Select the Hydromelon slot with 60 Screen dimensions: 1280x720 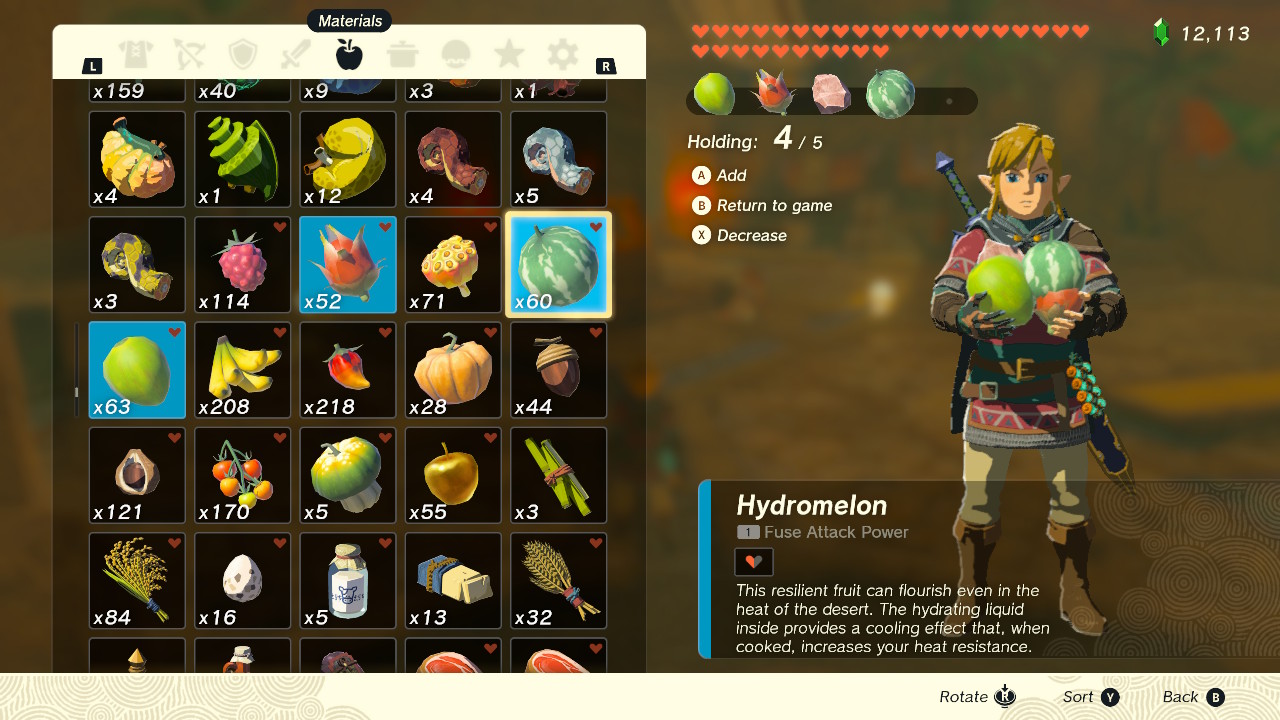pos(559,265)
